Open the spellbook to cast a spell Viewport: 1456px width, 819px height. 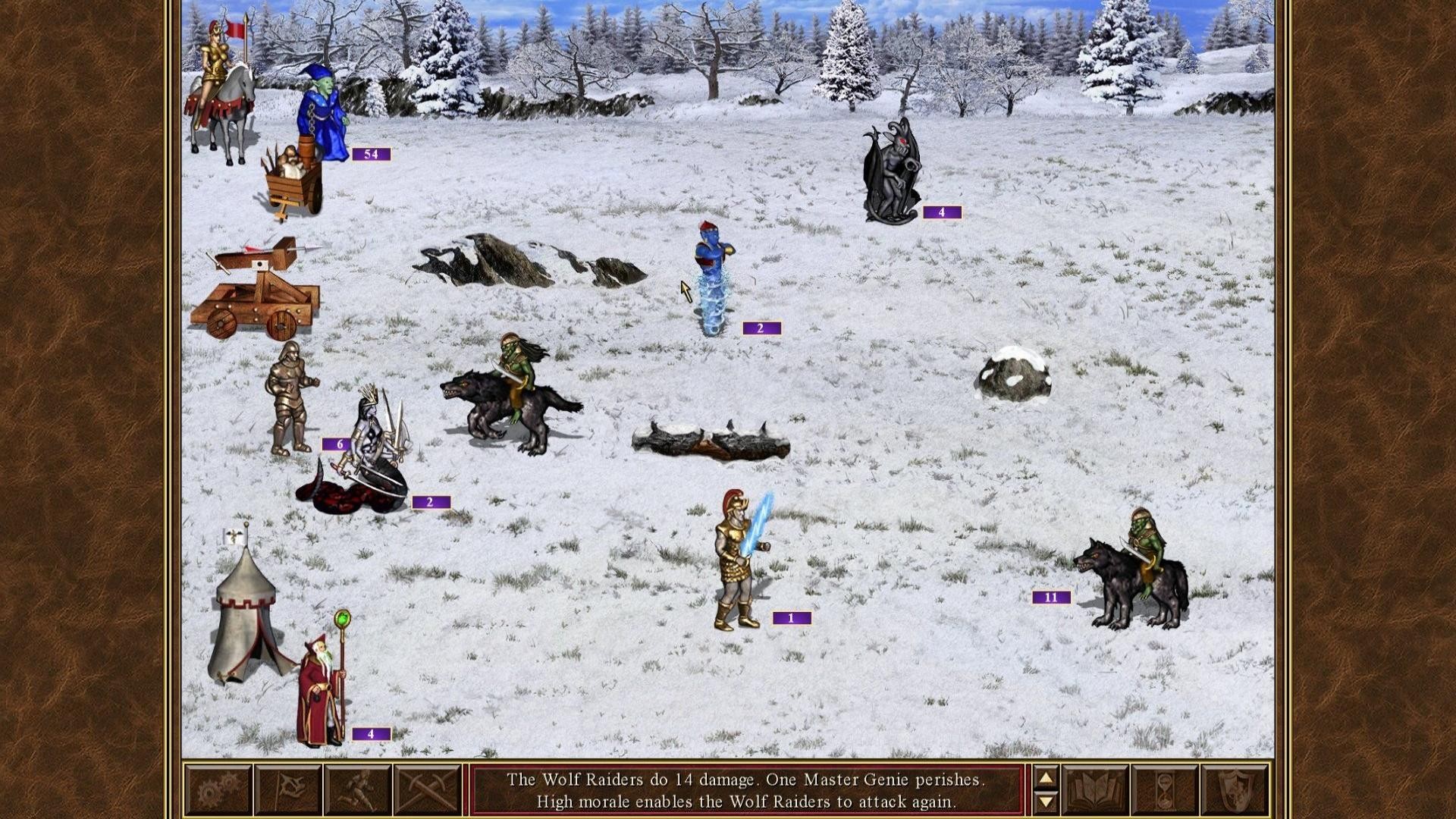pyautogui.click(x=1095, y=791)
